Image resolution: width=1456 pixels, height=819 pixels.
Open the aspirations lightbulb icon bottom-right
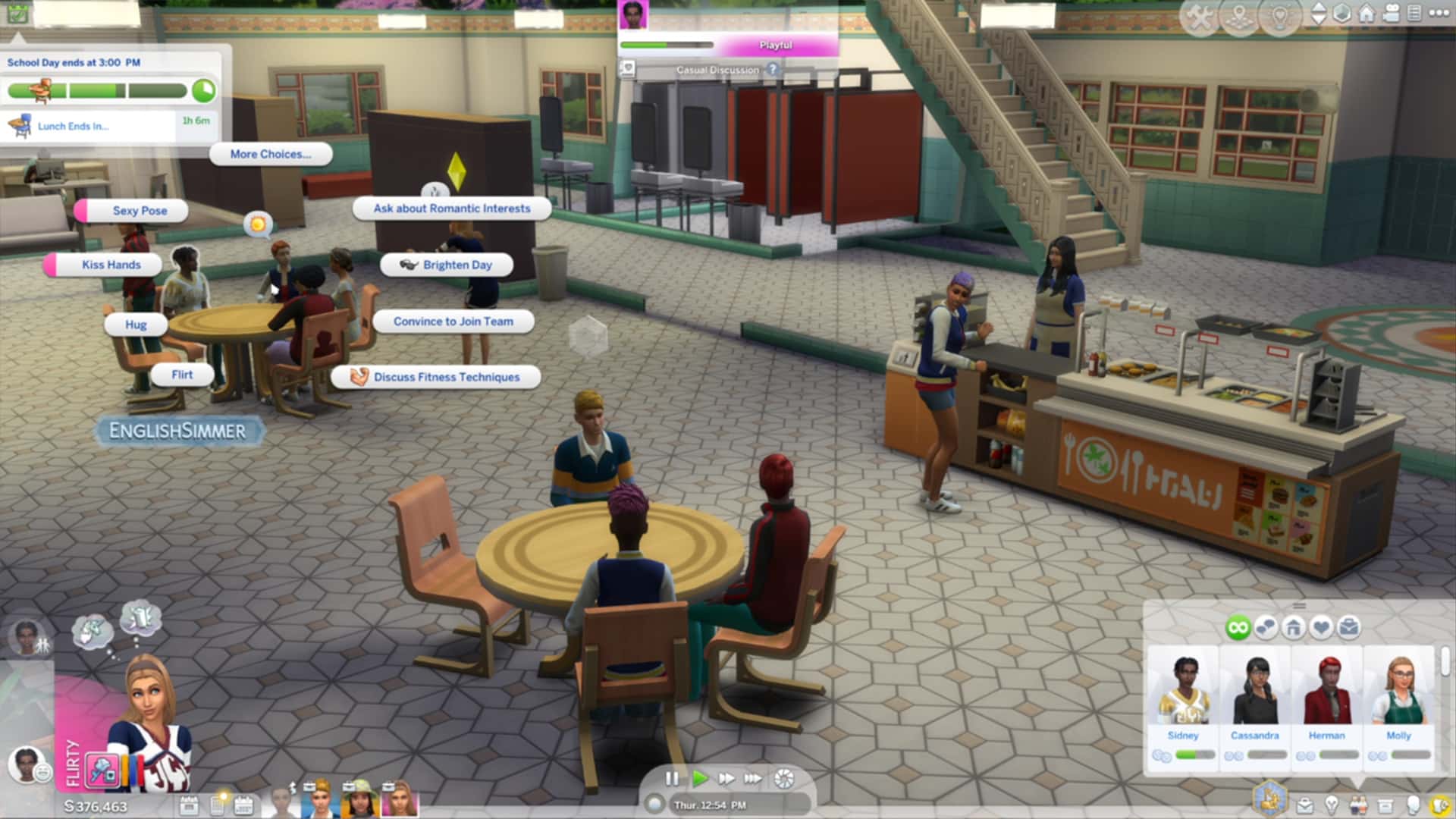(x=1332, y=805)
